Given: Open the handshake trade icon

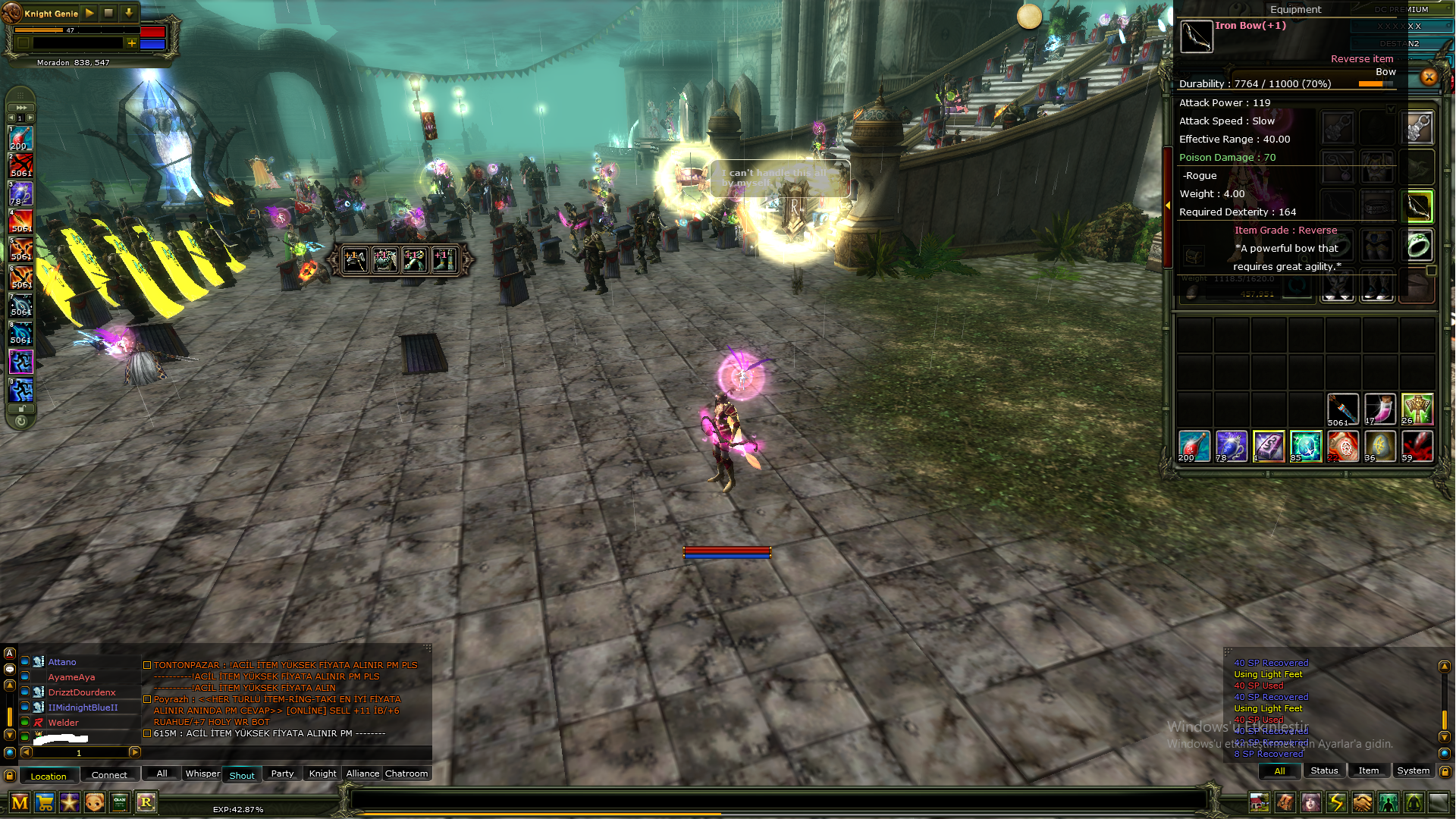Looking at the screenshot, I should coord(1362,802).
